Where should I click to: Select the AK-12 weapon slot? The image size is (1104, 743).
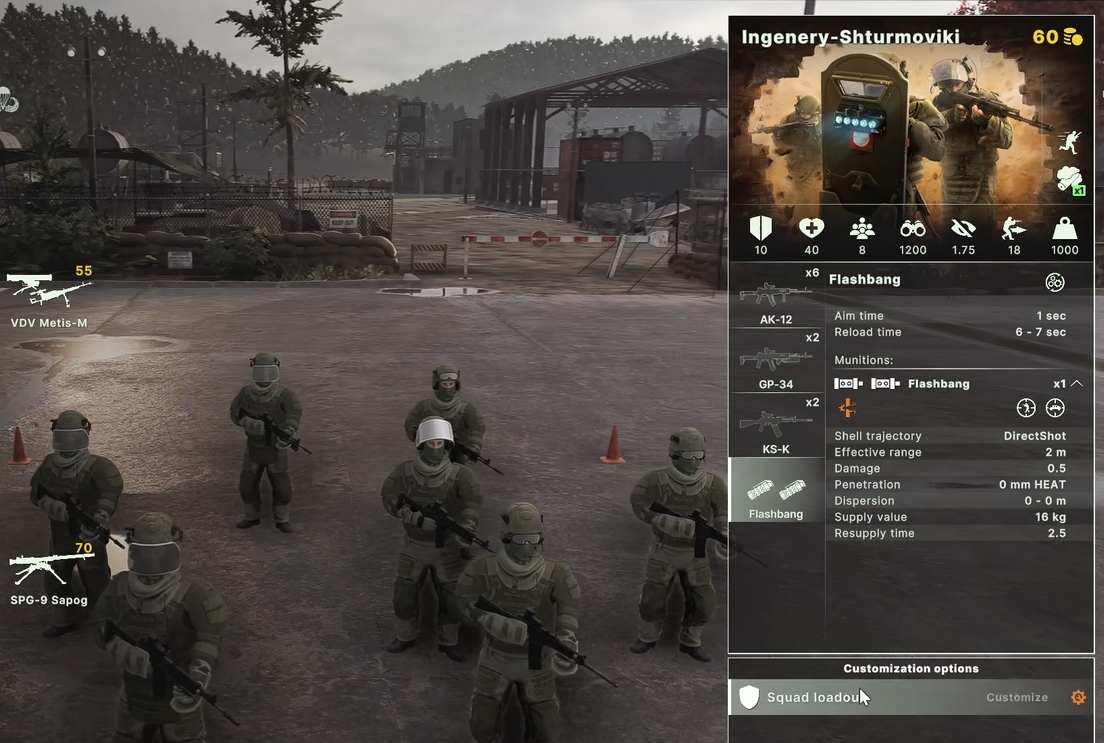[776, 299]
